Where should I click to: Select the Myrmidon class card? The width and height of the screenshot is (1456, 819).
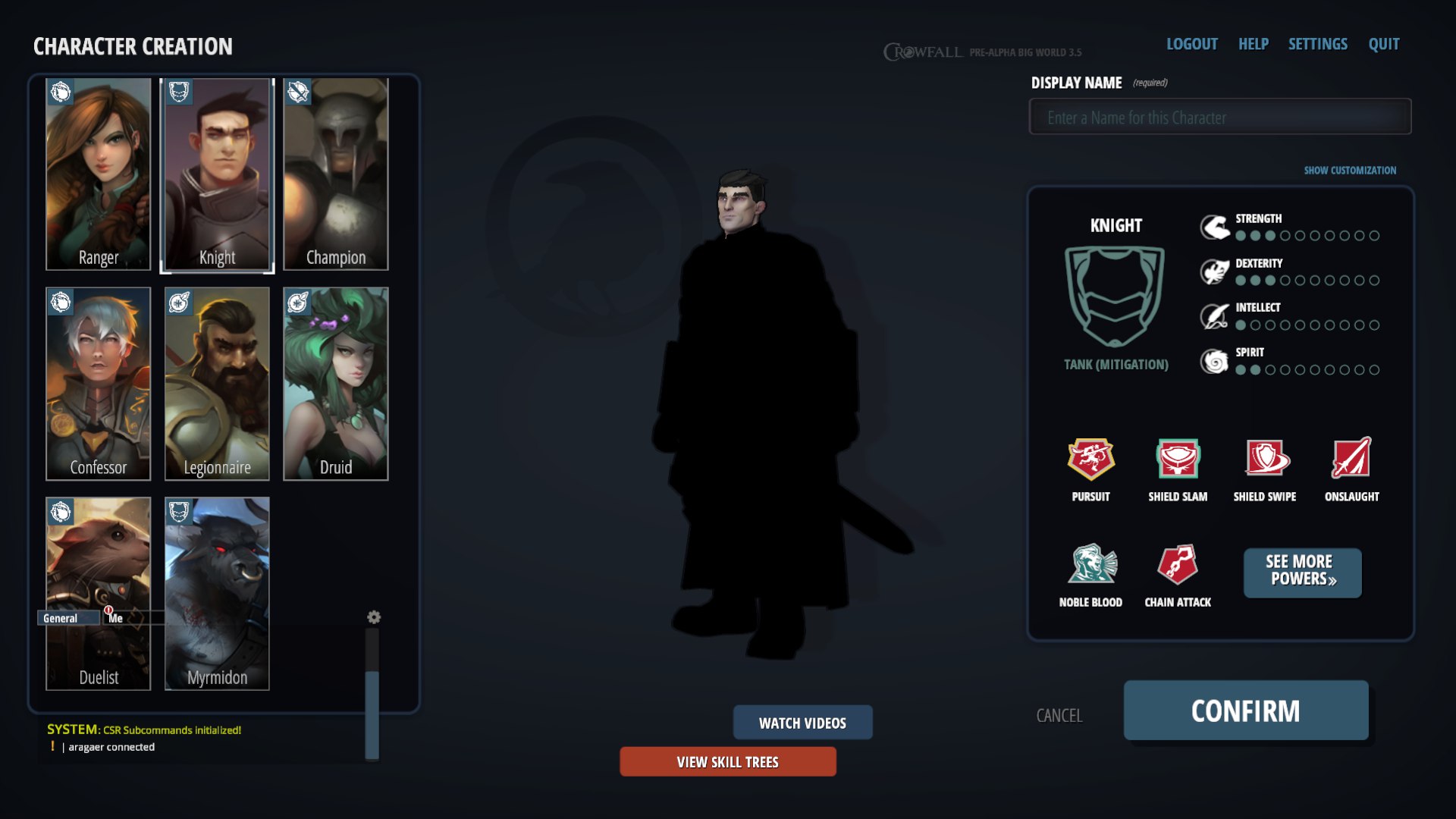point(217,593)
